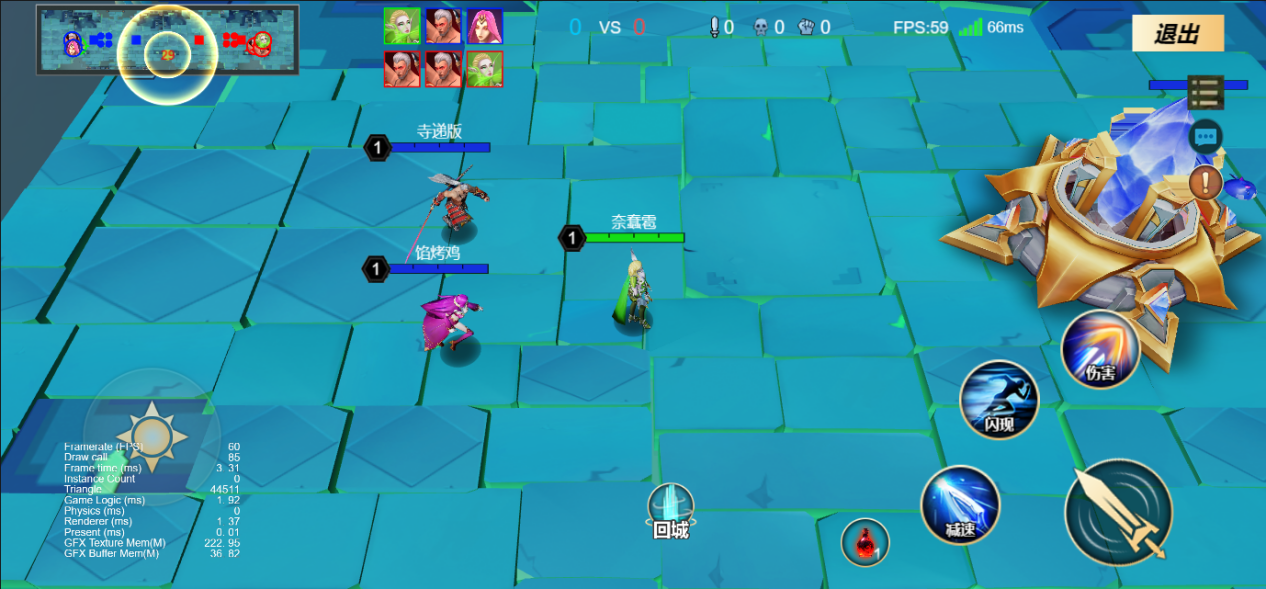Viewport: 1266px width, 589px height.
Task: Use the red health potion
Action: click(865, 542)
